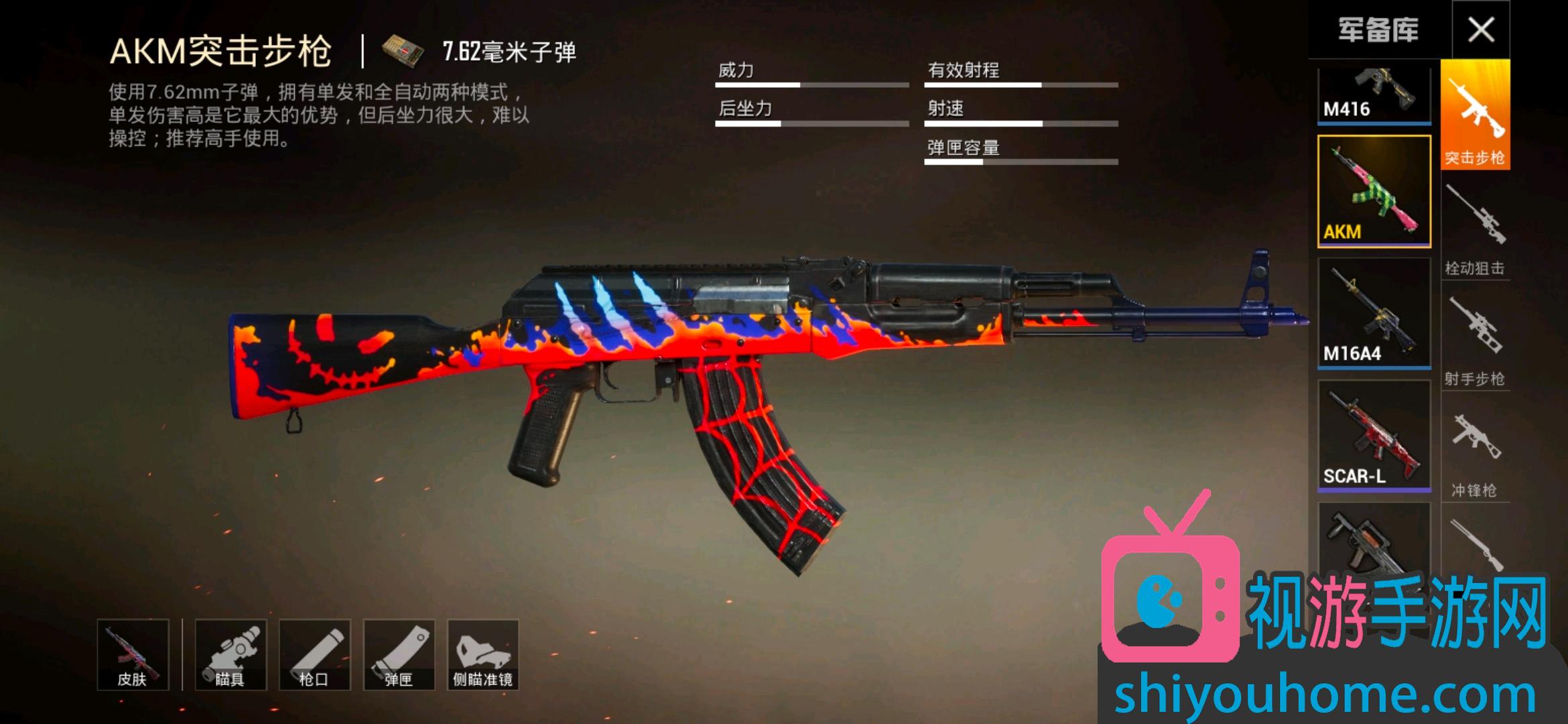This screenshot has height=724, width=1568.
Task: Open the 皮肤 skin slot
Action: (132, 655)
